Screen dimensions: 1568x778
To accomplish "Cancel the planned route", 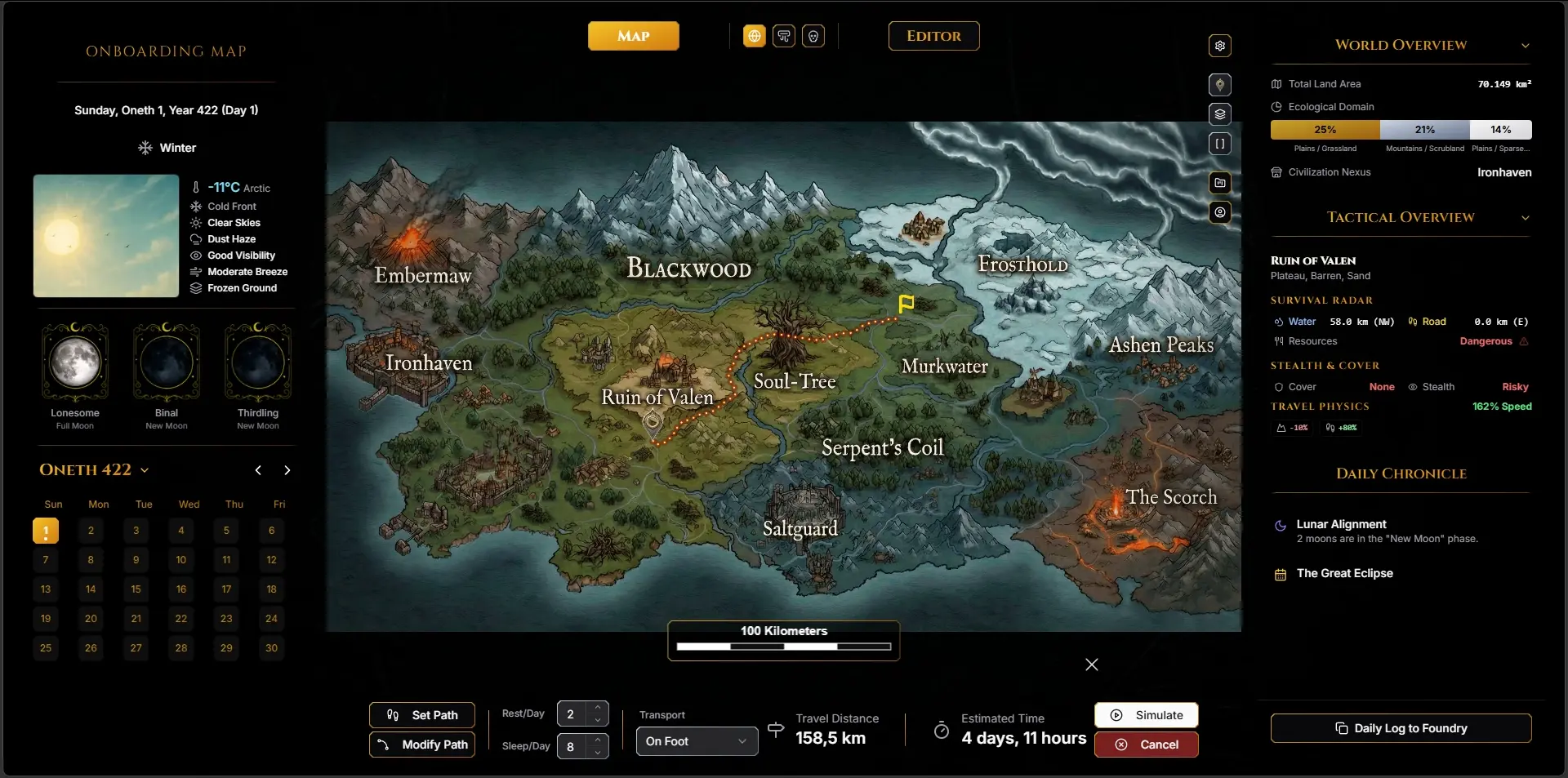I will coord(1146,745).
